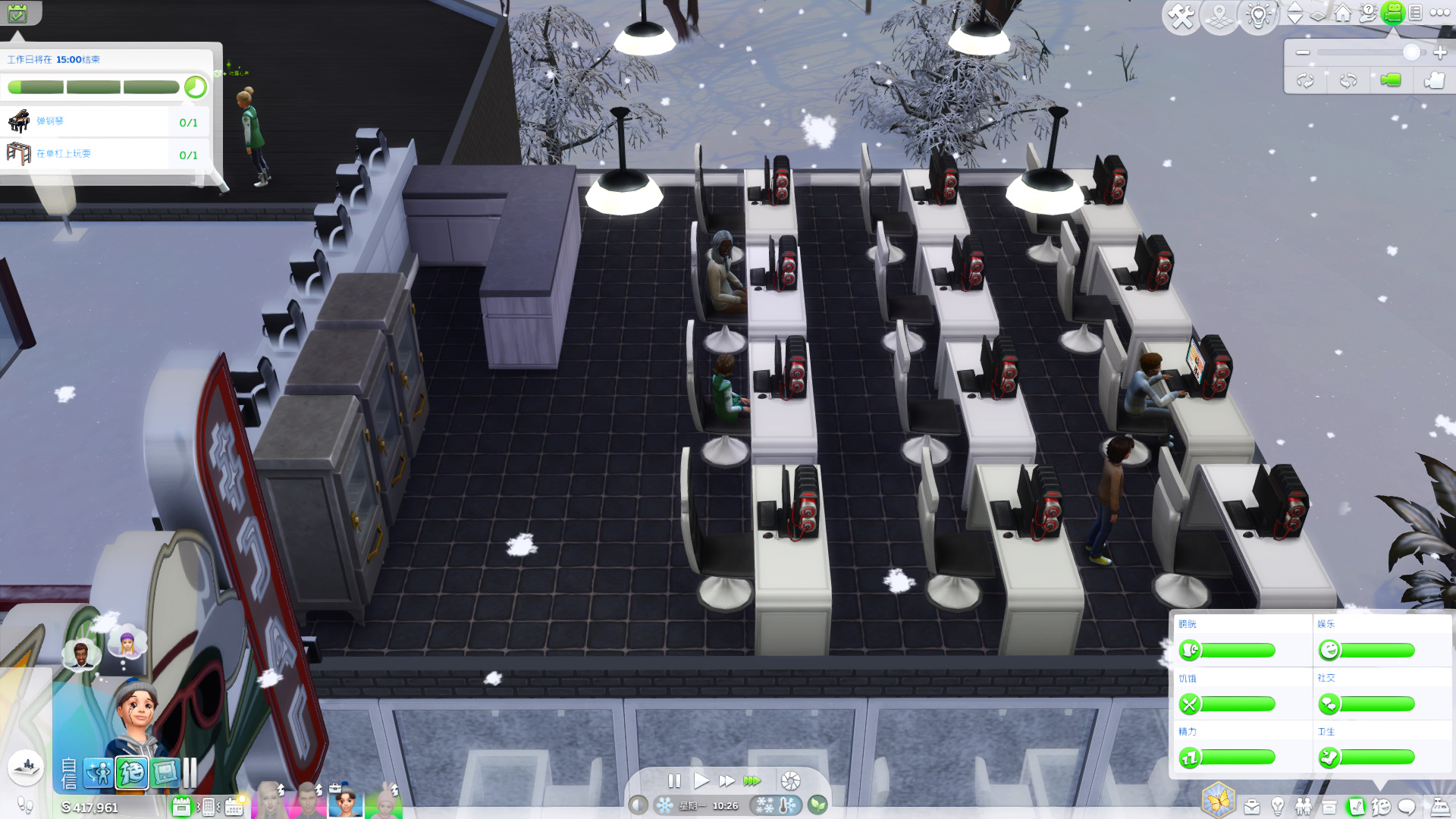Zoom in with the camera plus button

tap(1440, 52)
